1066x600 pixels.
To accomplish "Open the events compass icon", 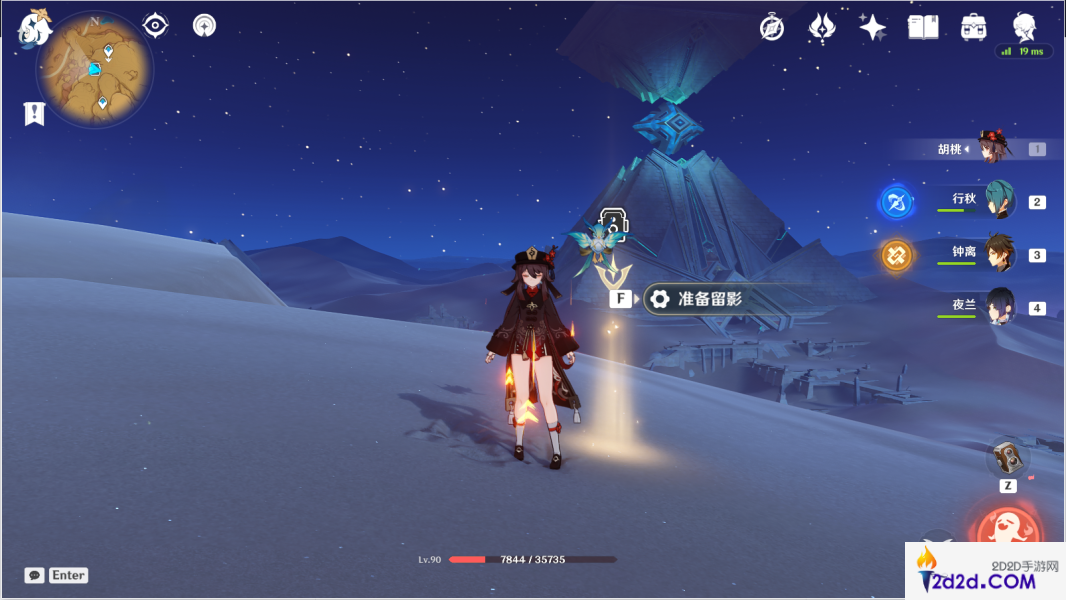I will pyautogui.click(x=771, y=27).
